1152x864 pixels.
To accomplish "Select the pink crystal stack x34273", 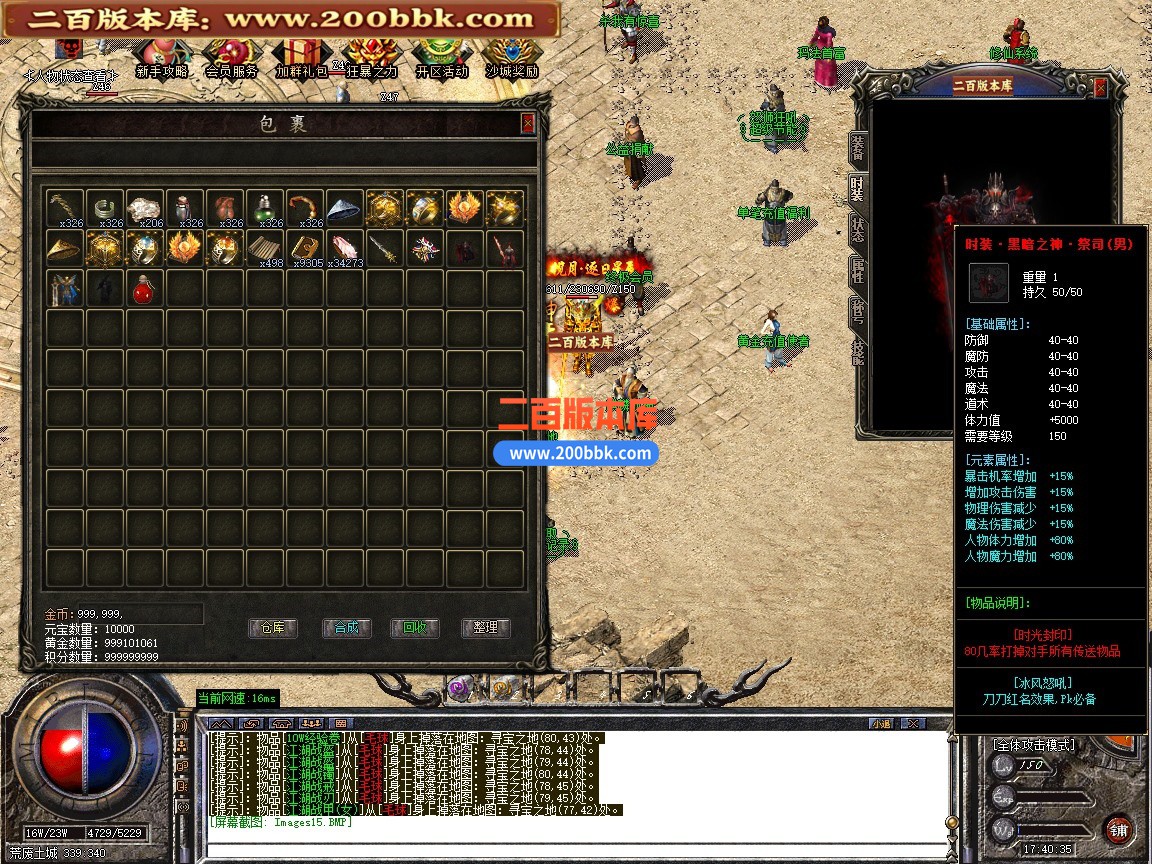I will click(x=344, y=248).
